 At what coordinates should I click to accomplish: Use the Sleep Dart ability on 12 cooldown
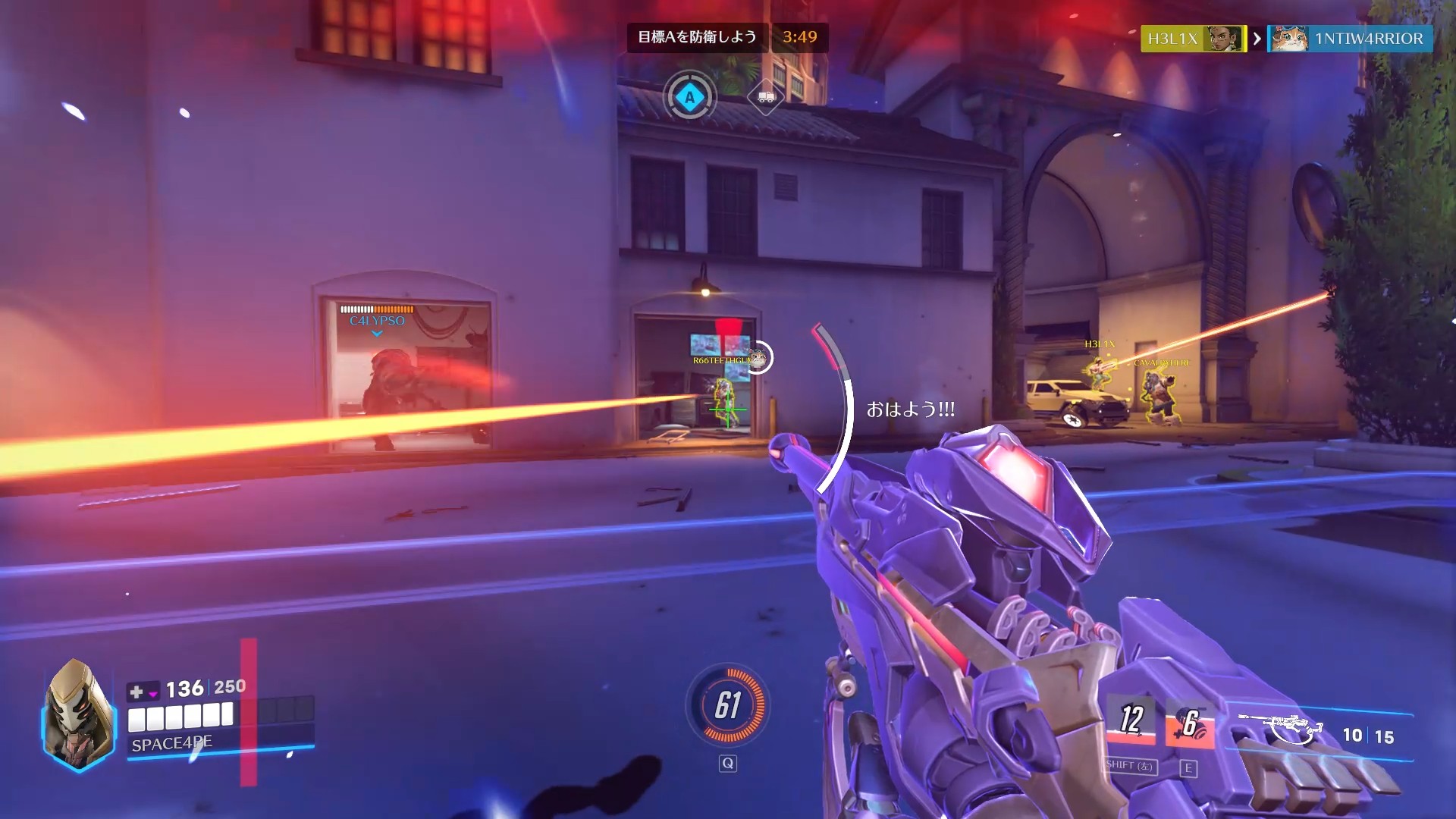coord(1131,720)
